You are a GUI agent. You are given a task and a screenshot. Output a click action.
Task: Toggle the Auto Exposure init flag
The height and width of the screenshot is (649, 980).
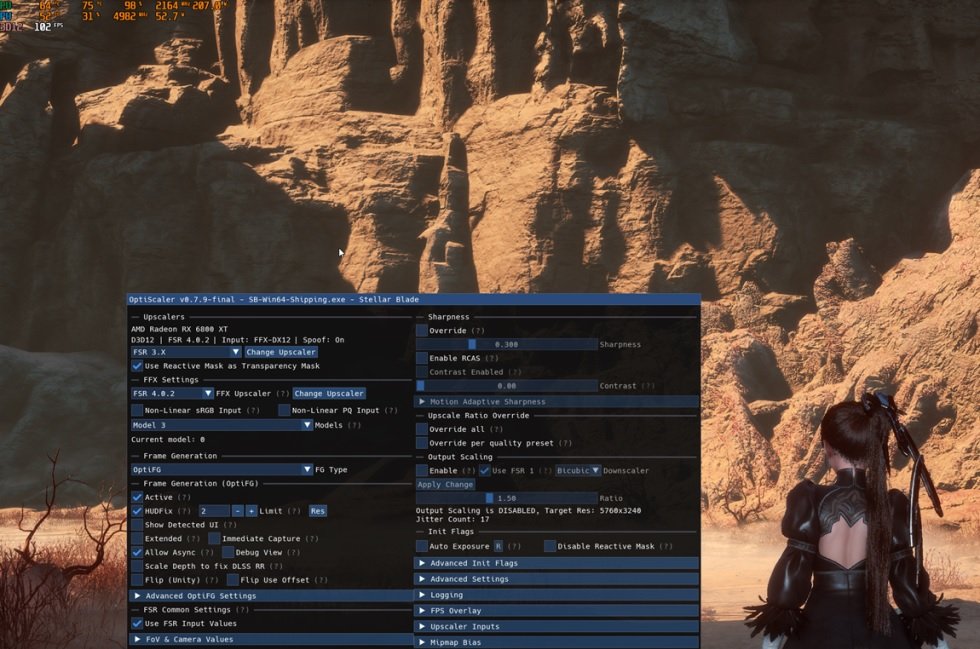point(422,546)
